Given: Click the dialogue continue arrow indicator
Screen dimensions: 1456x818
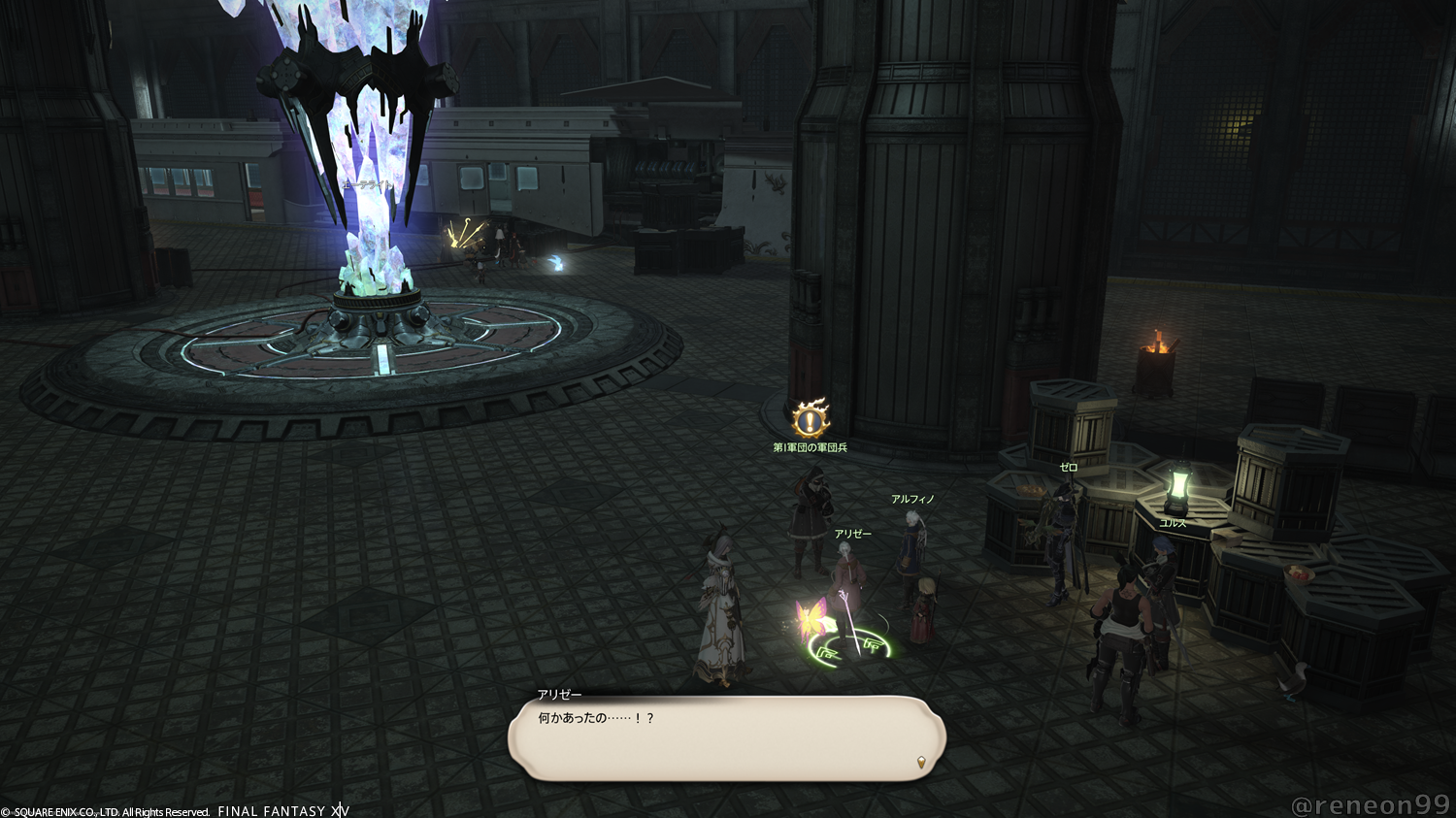Looking at the screenshot, I should [x=921, y=762].
